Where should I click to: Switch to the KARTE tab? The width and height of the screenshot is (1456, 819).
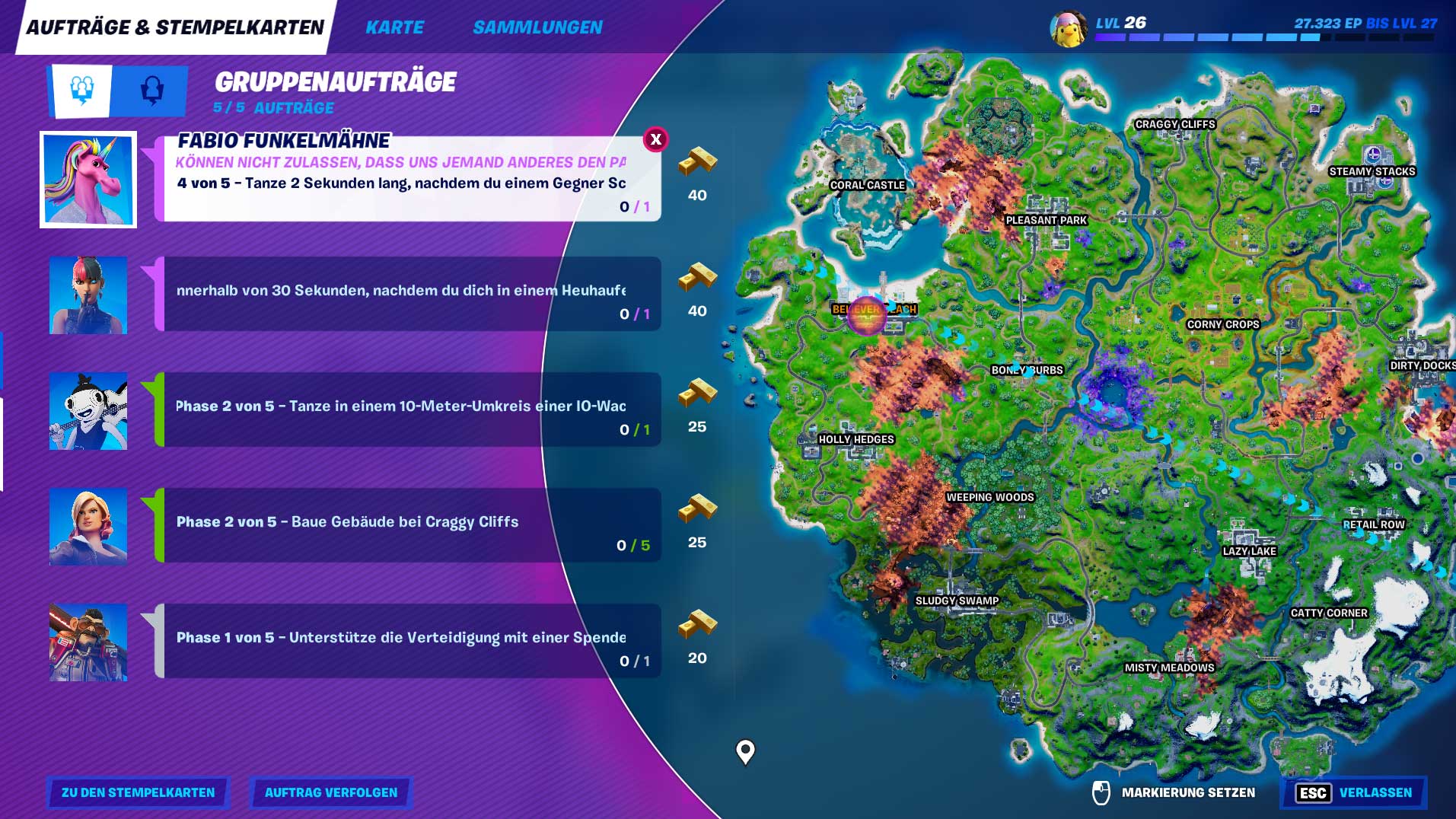coord(394,27)
